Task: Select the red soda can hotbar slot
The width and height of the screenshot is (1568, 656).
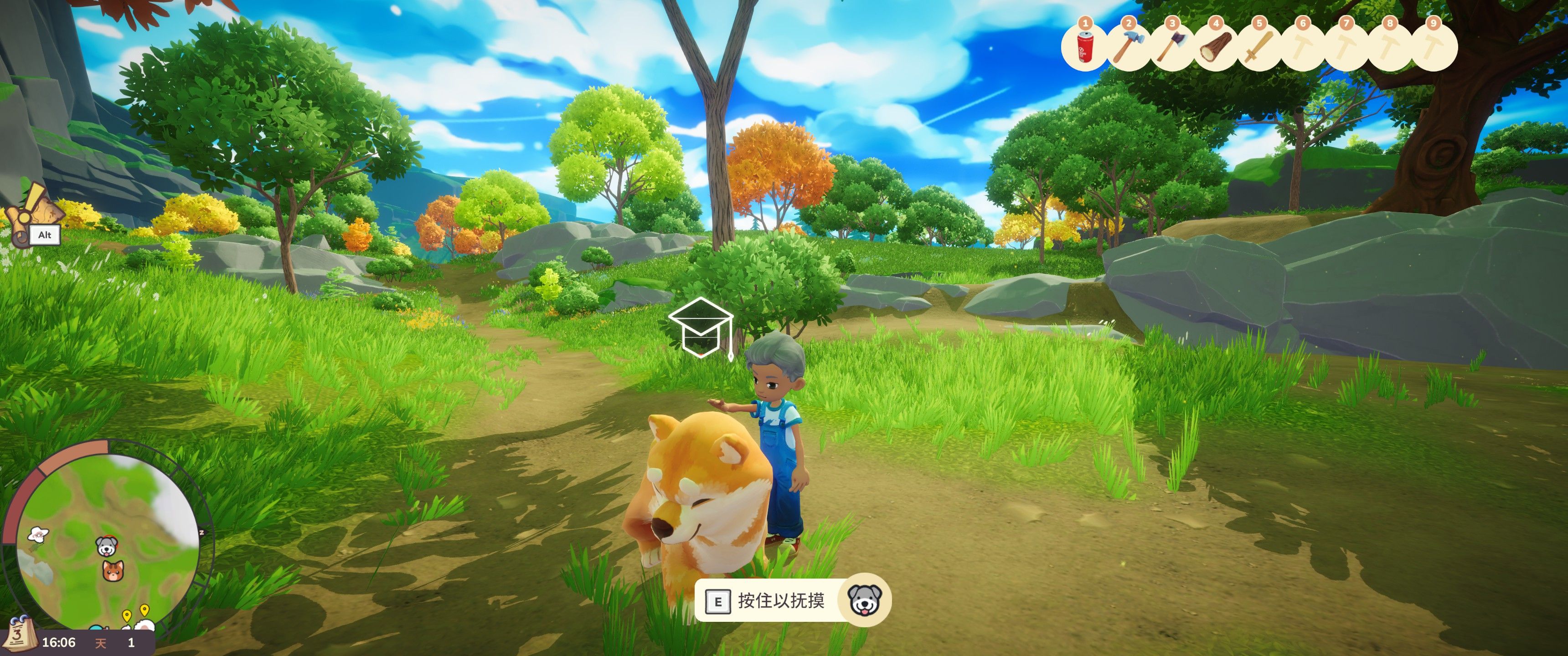Action: coord(1085,47)
